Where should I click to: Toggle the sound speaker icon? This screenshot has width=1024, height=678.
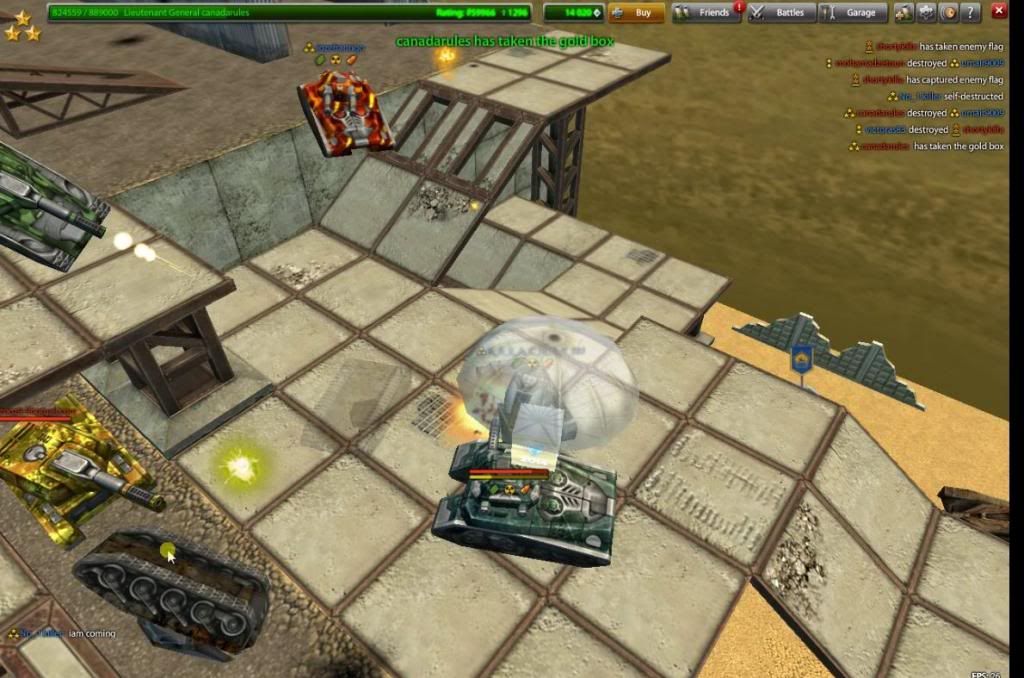pyautogui.click(x=948, y=13)
